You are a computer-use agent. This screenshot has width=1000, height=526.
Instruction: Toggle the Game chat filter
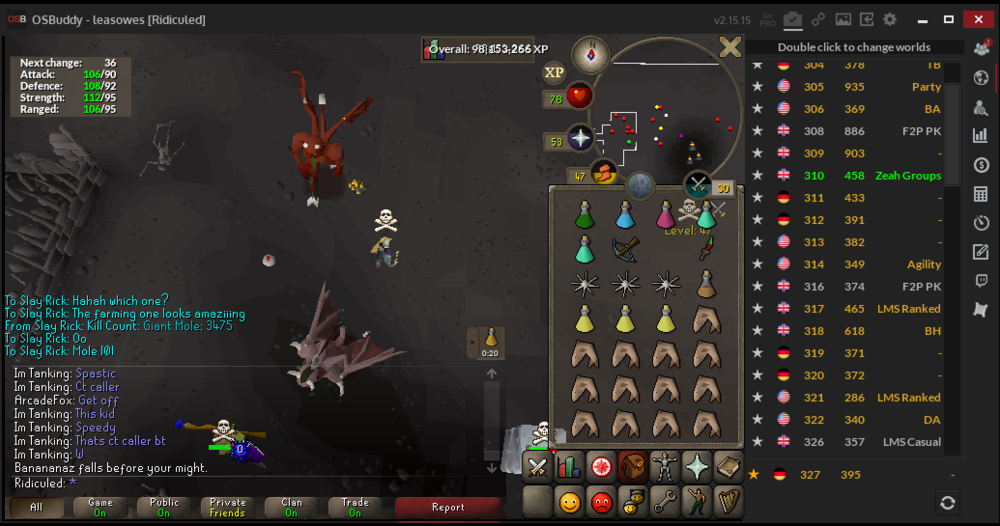pyautogui.click(x=100, y=507)
